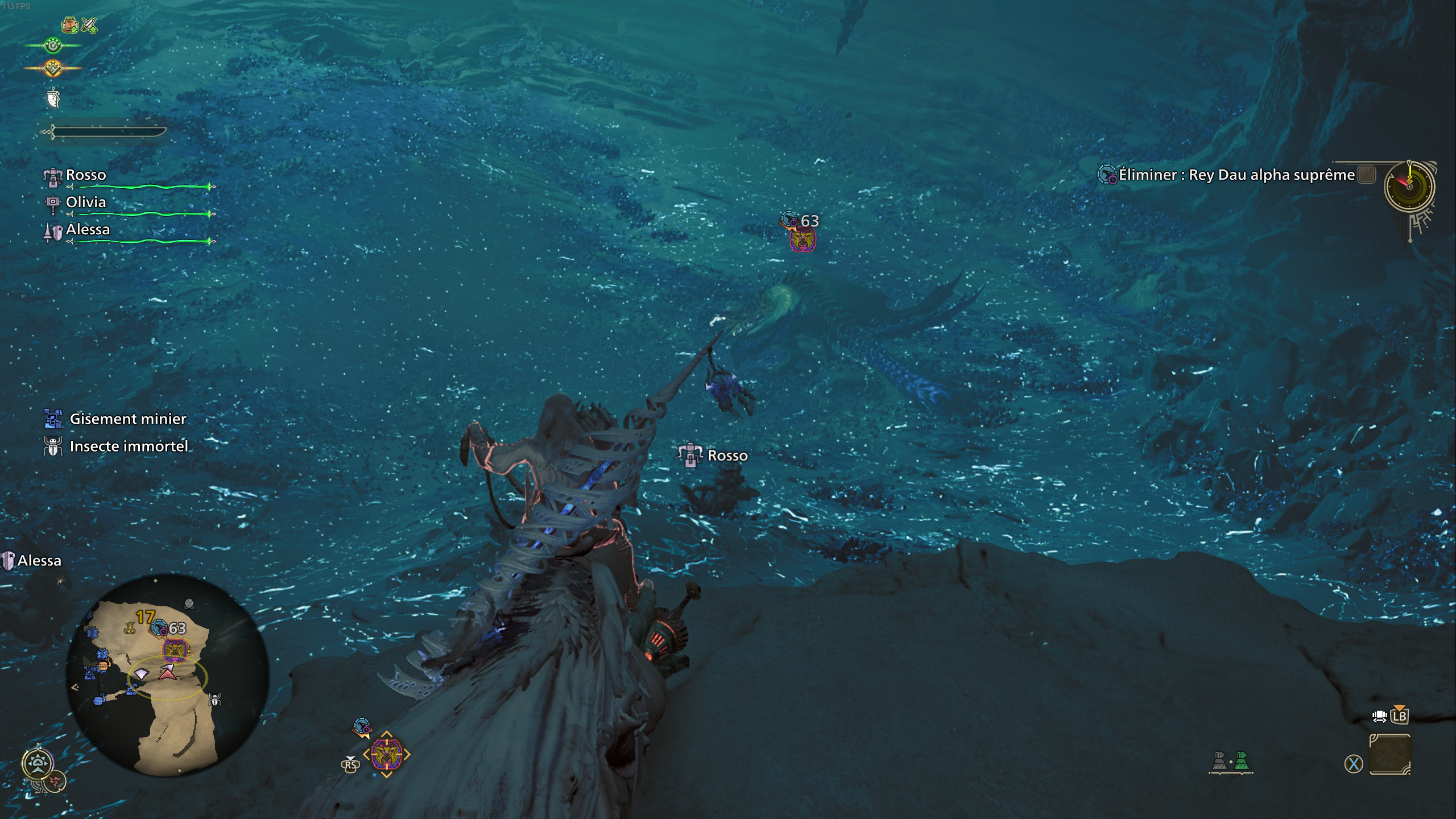Click the Rosso player name tag in the scene
Viewport: 1456px width, 819px height.
tap(727, 456)
